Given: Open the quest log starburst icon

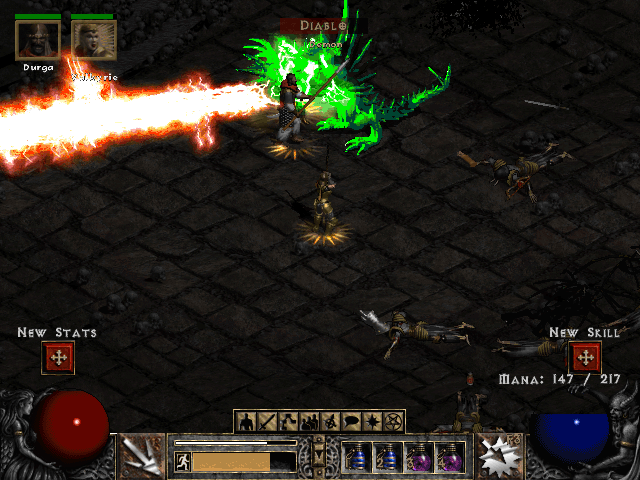Looking at the screenshot, I should [373, 421].
